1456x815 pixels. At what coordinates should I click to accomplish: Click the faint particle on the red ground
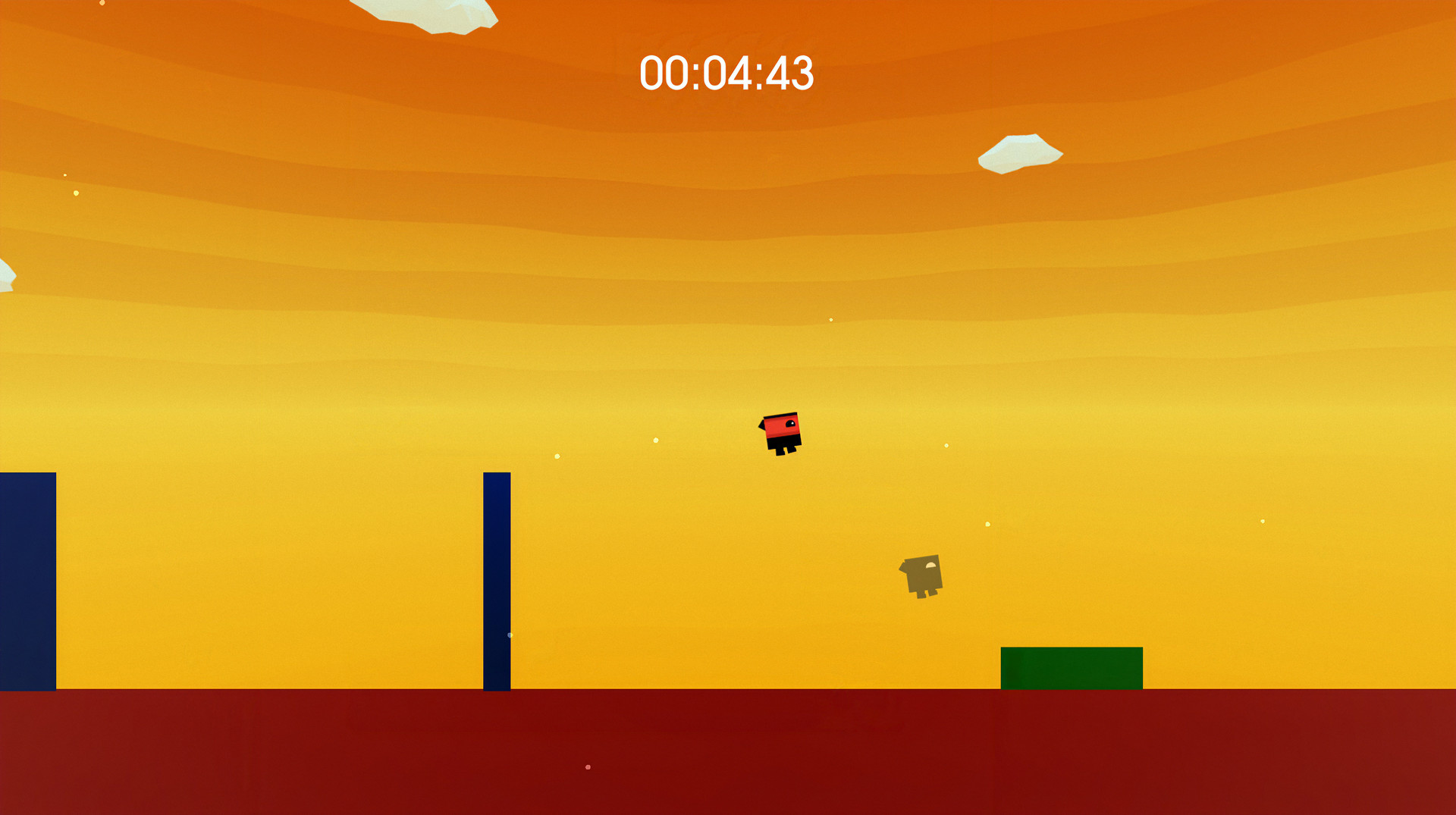(x=586, y=766)
